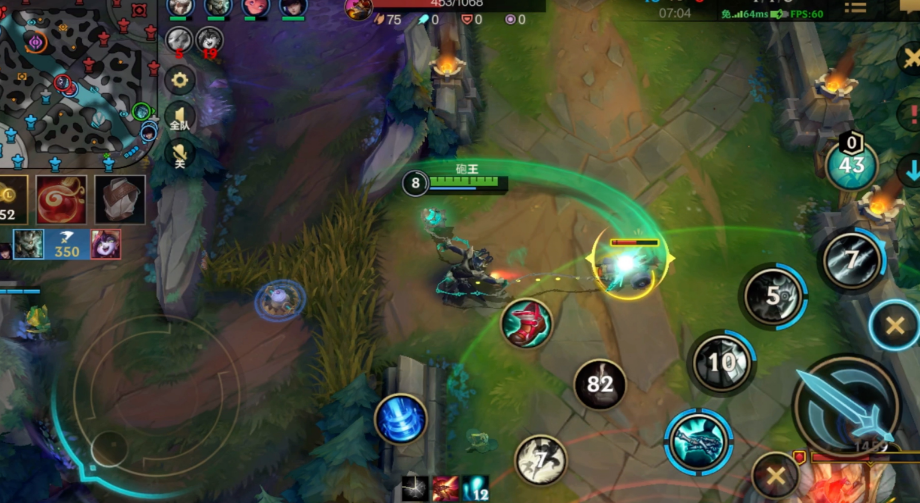
Task: Buy the recommended cloth armor item
Action: click(120, 199)
